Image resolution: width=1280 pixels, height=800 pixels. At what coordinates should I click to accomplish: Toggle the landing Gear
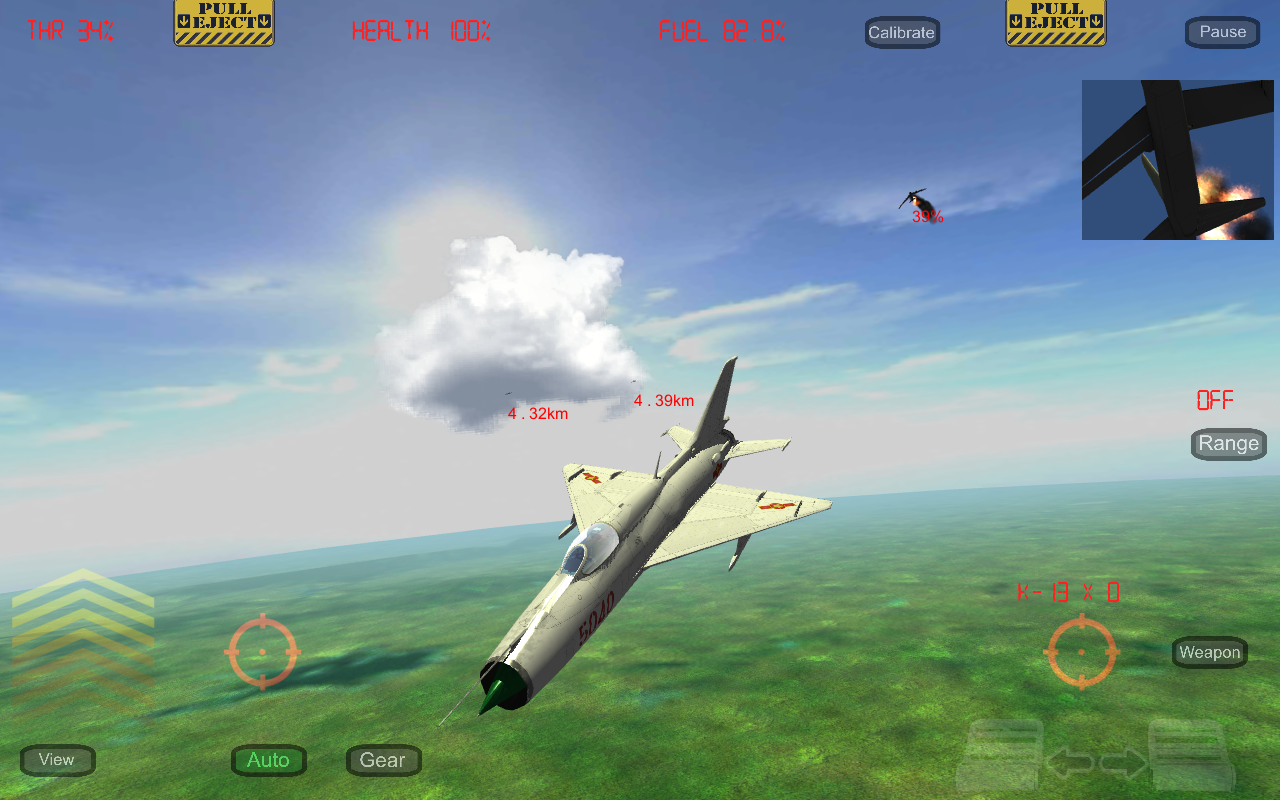pos(383,760)
